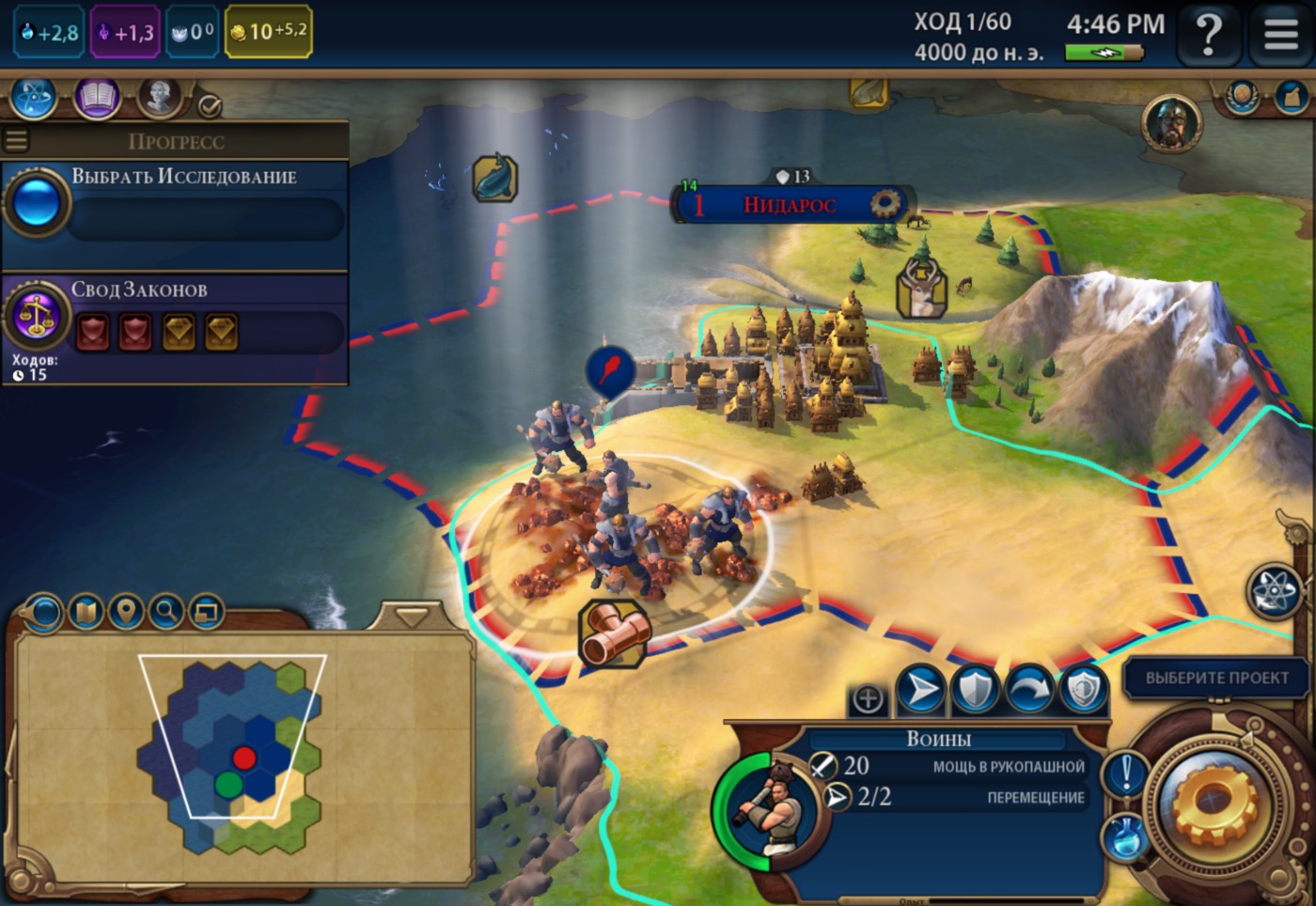Click the Нидарос city banner
Screen dimensions: 1316x906
tap(790, 204)
